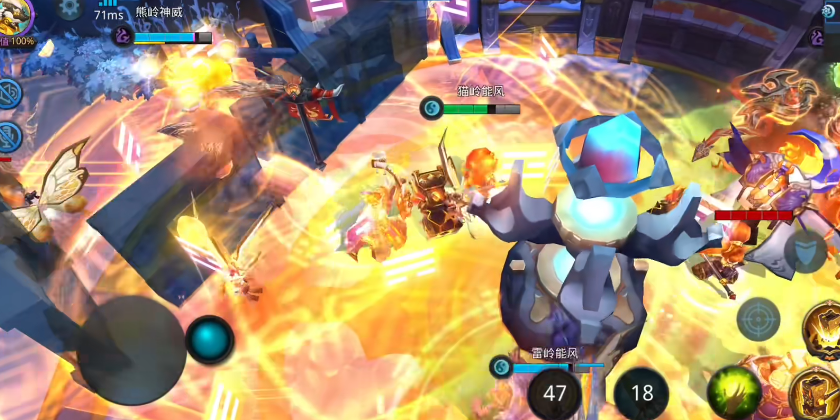840x420 pixels.
Task: Cast the green claw skill
Action: [730, 391]
